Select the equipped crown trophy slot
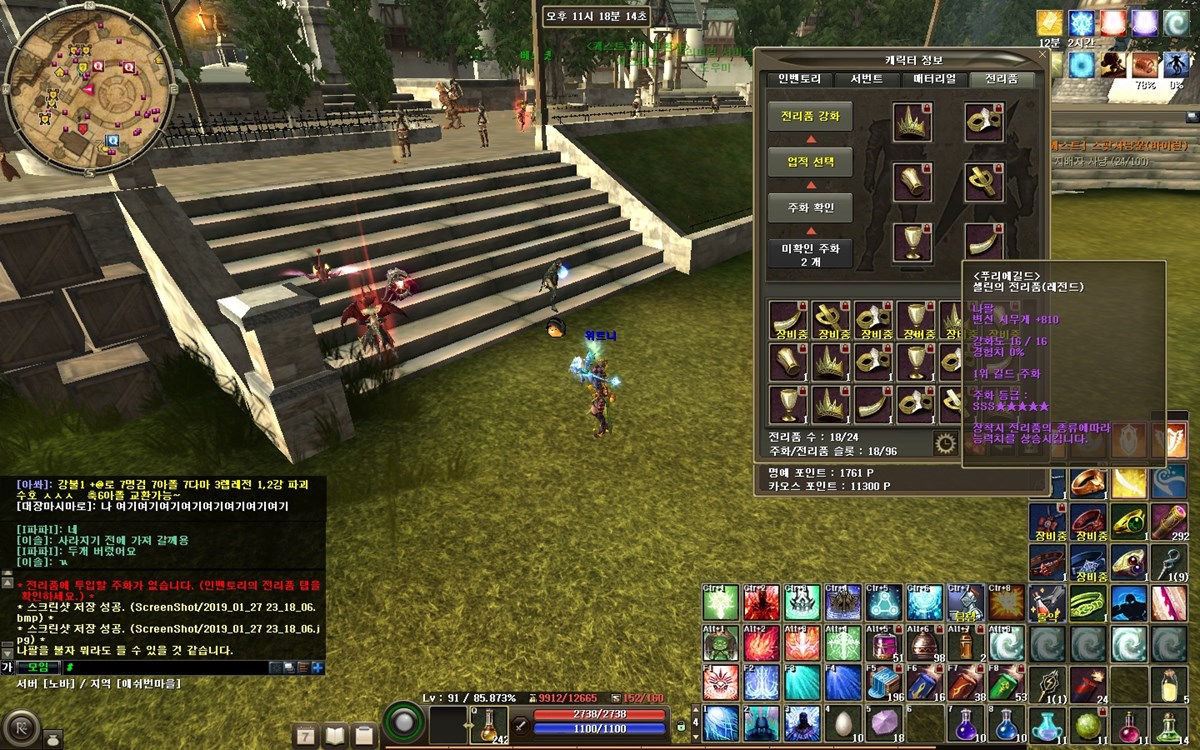Screen dimensions: 1200x750 pos(912,122)
